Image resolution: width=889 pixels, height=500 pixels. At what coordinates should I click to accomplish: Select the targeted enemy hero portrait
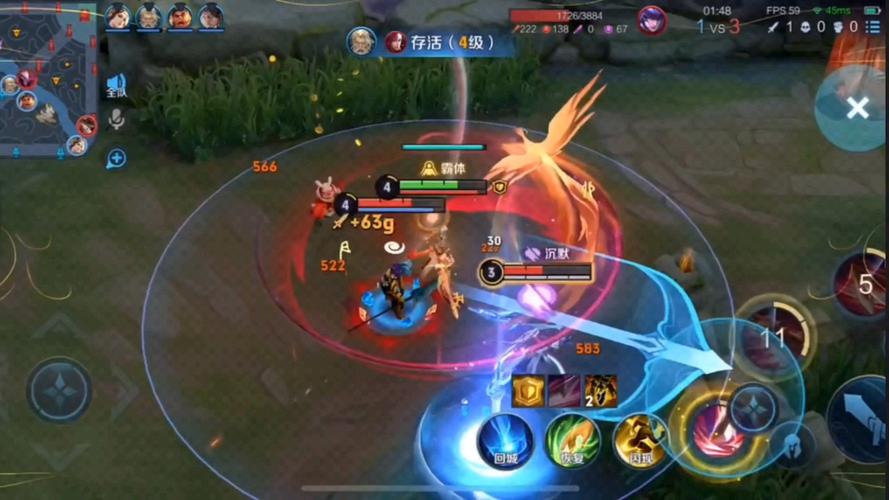652,20
